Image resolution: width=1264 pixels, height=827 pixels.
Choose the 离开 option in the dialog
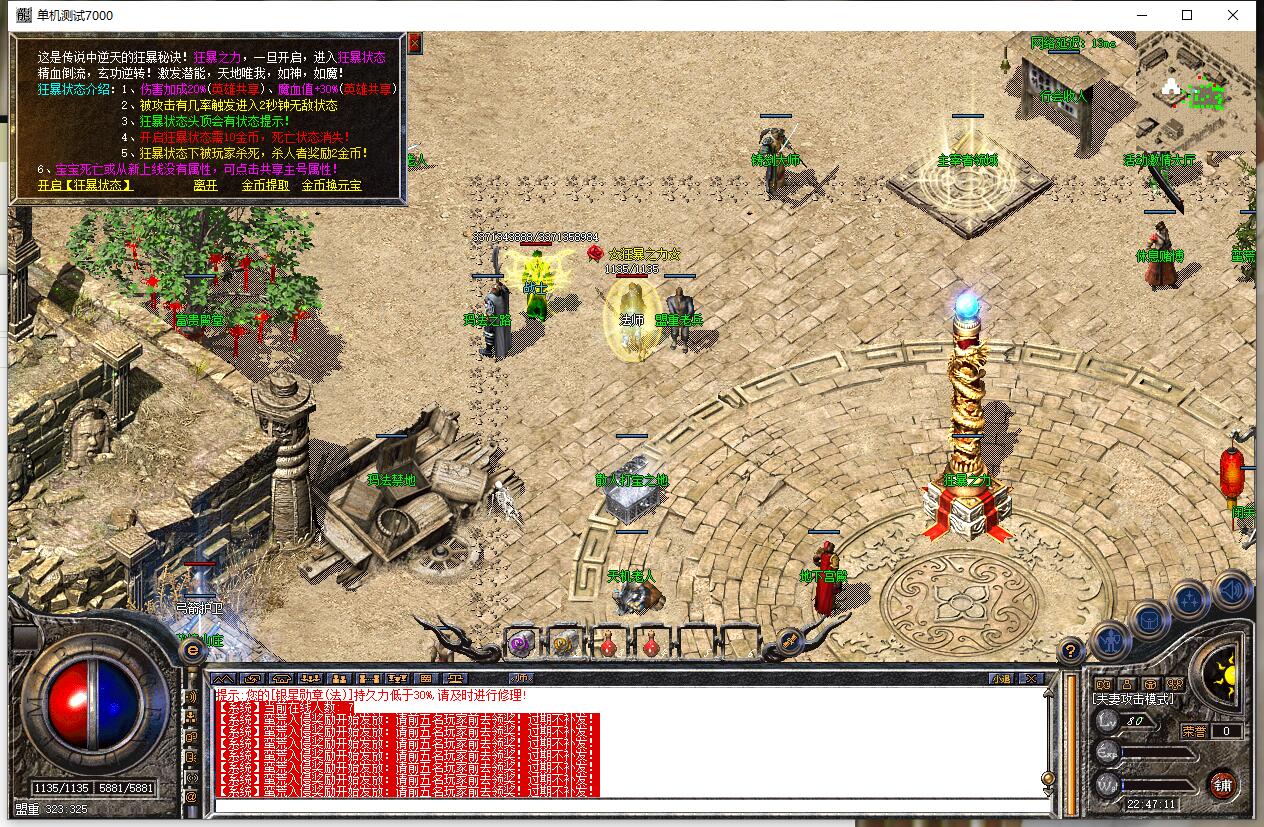tap(205, 185)
